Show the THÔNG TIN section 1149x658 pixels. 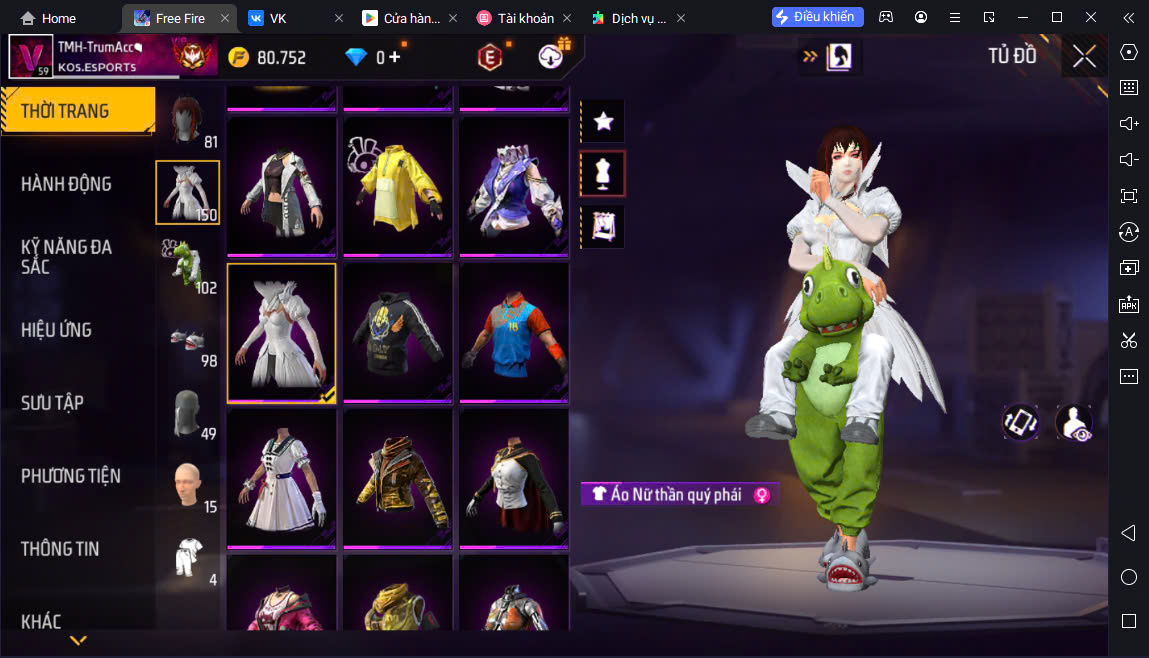(x=60, y=549)
